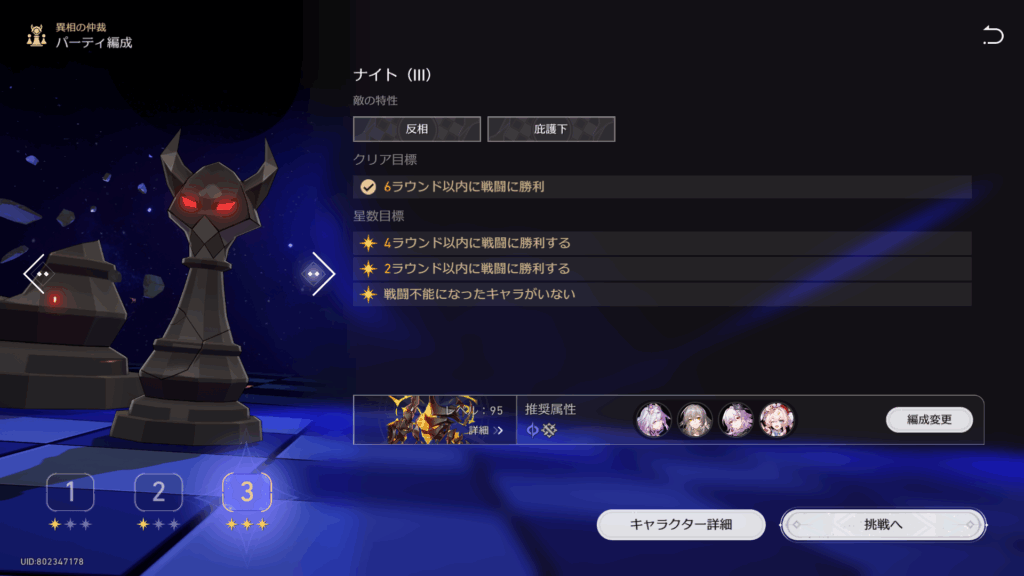This screenshot has width=1024, height=576.
Task: Go to the next boss with right arrow
Action: pos(319,273)
